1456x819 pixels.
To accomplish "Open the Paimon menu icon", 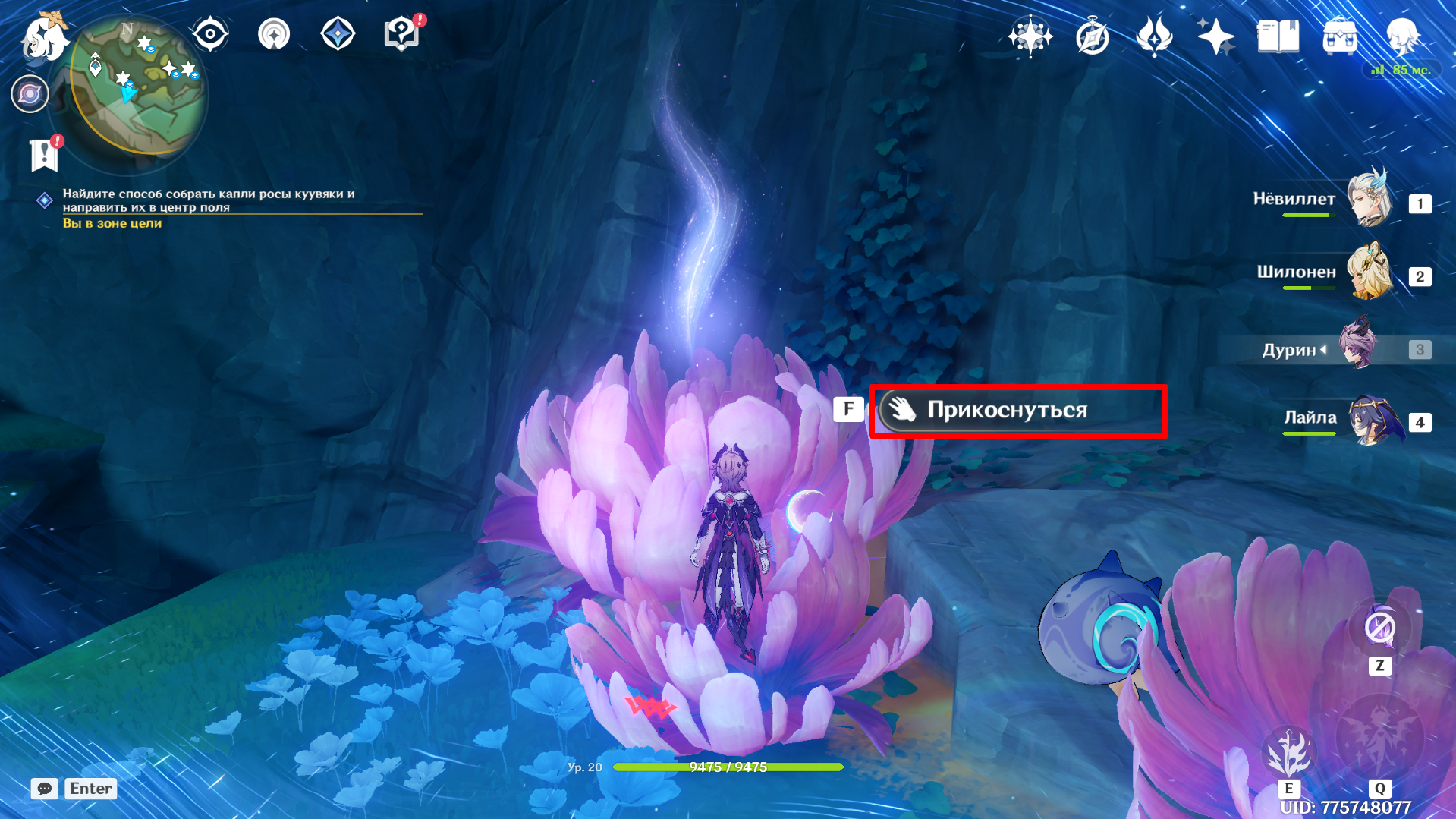I will click(43, 38).
